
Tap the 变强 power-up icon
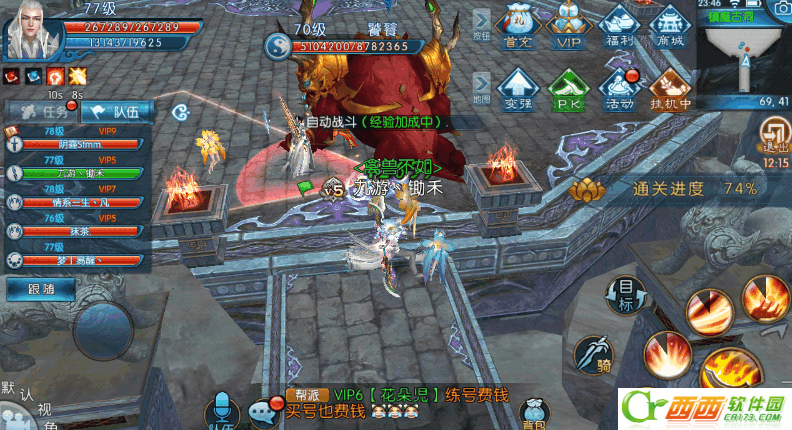(x=518, y=88)
